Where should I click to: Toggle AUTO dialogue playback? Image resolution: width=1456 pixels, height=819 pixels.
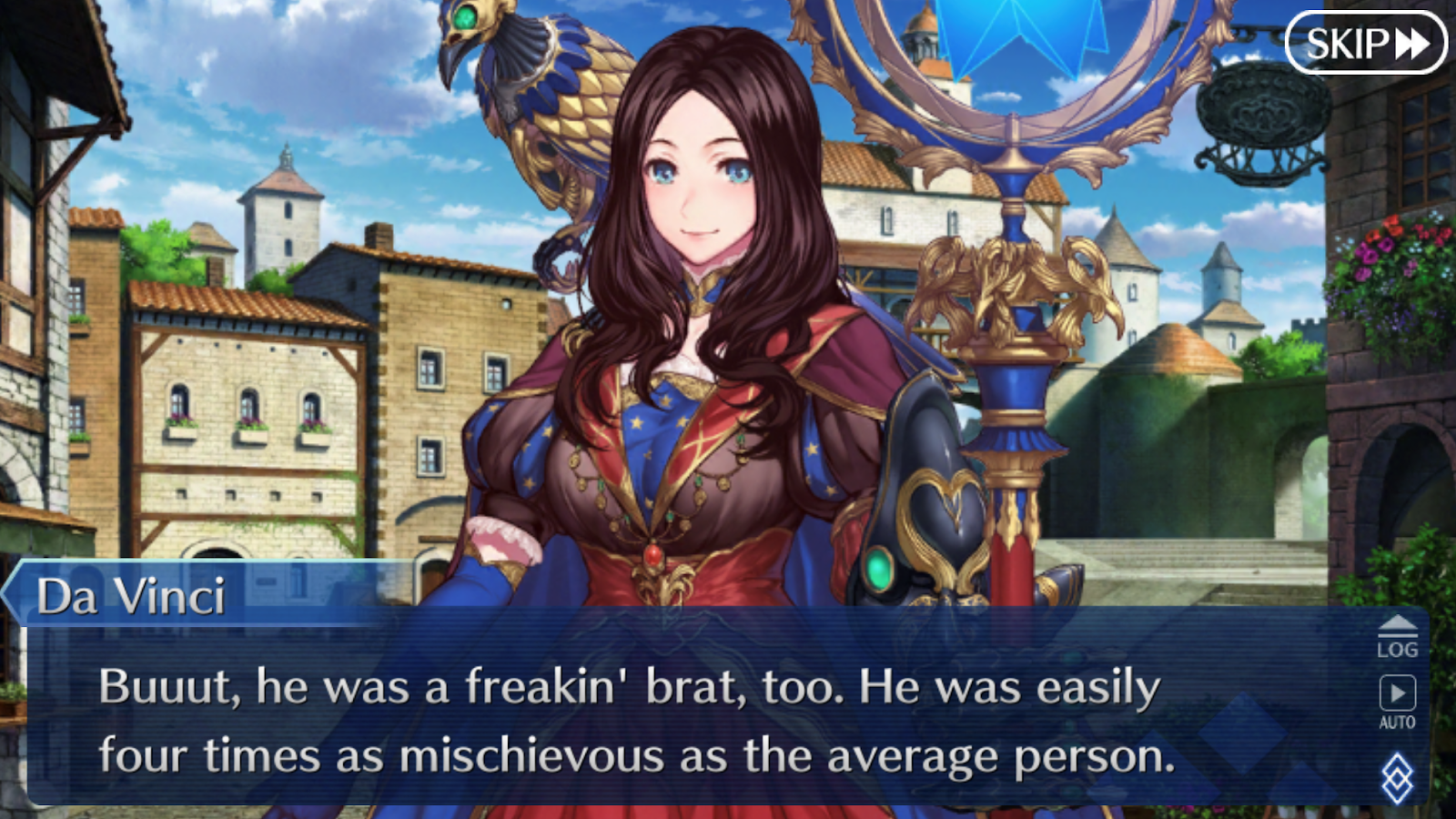pyautogui.click(x=1397, y=702)
